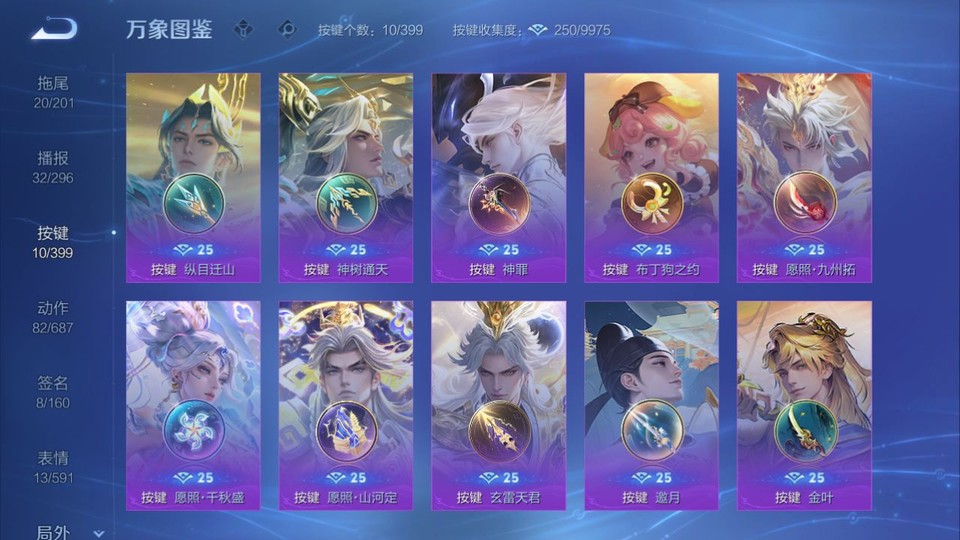Select the 纵目迁山 button skin card
The width and height of the screenshot is (960, 540).
[193, 177]
